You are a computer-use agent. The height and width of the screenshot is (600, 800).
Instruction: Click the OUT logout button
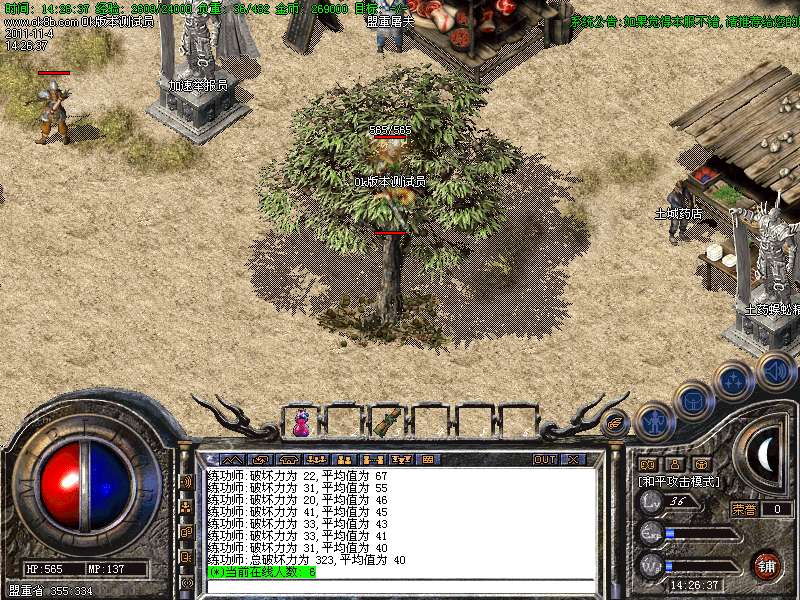(544, 459)
